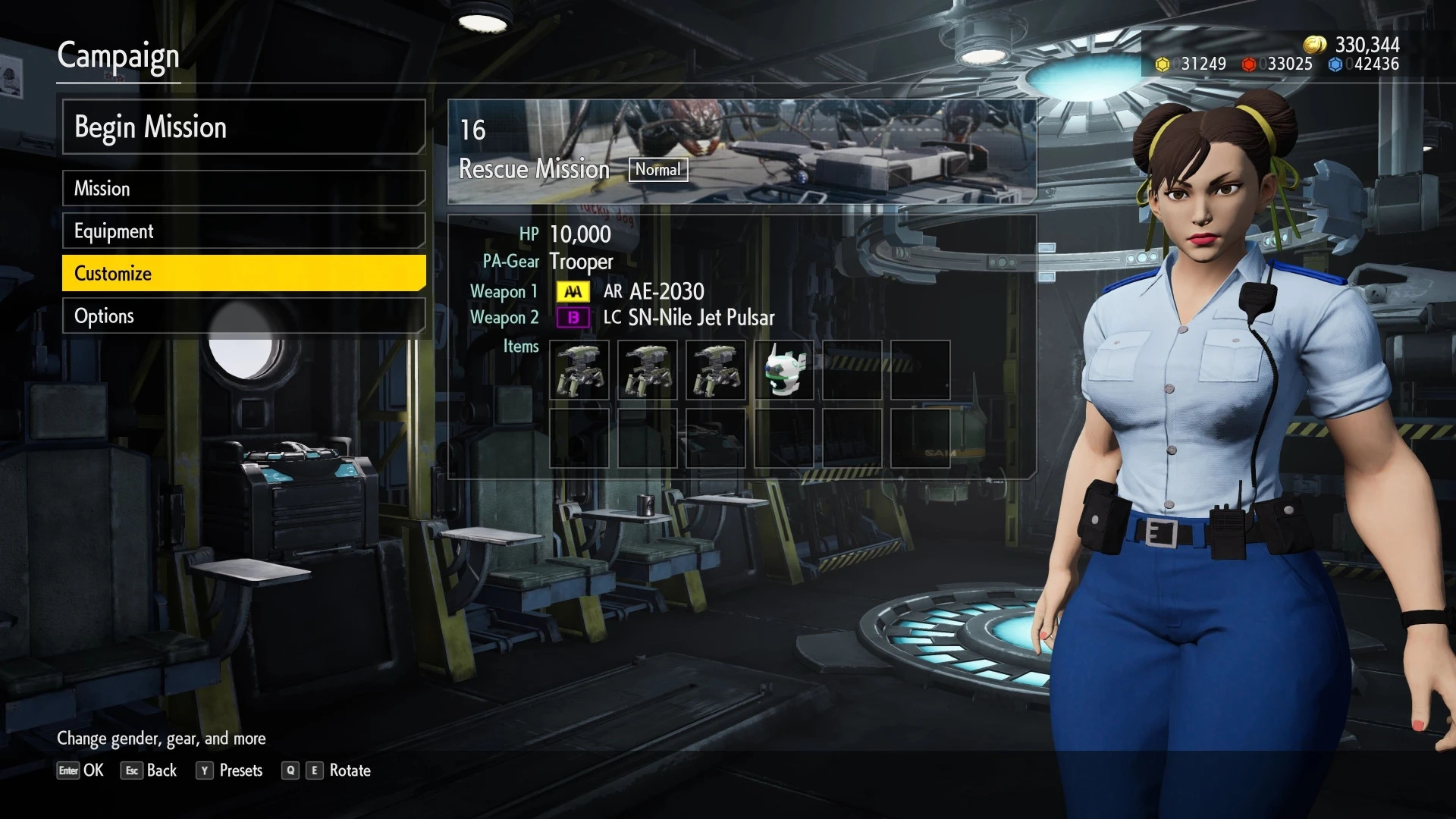Open Presets with the Y prompt
The height and width of the screenshot is (819, 1456).
[230, 770]
